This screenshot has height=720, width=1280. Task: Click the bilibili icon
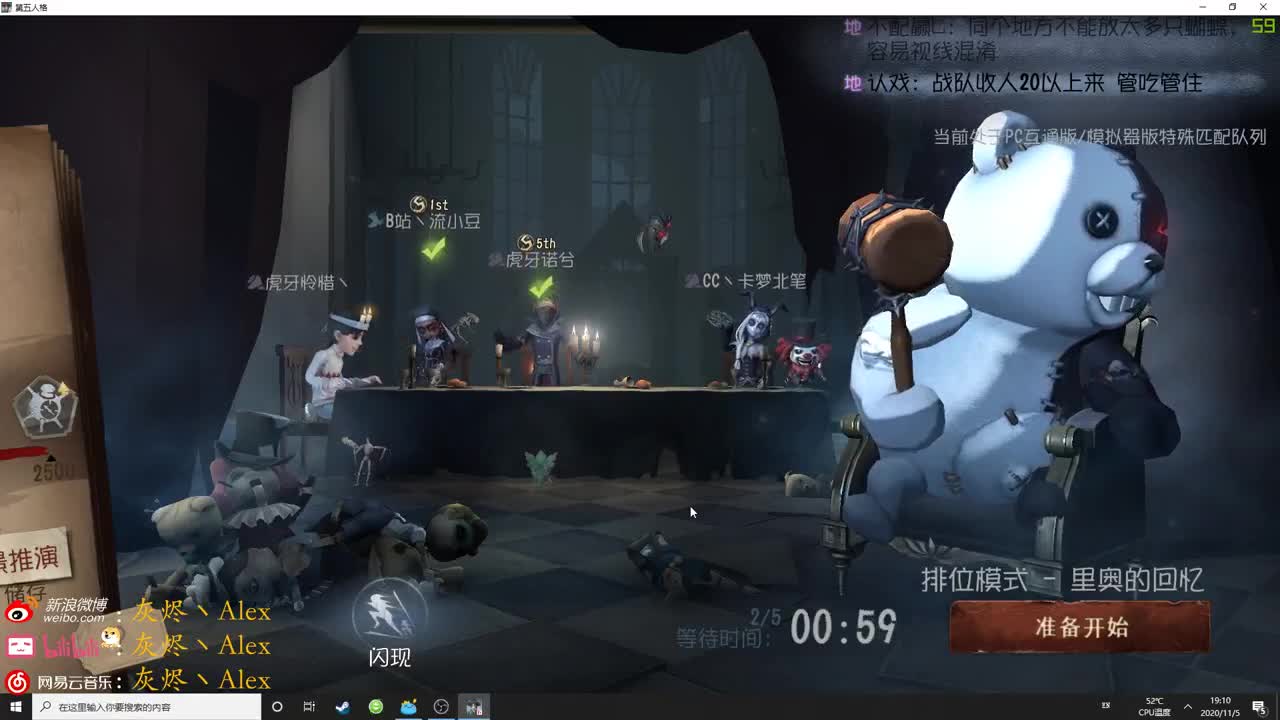tap(22, 646)
